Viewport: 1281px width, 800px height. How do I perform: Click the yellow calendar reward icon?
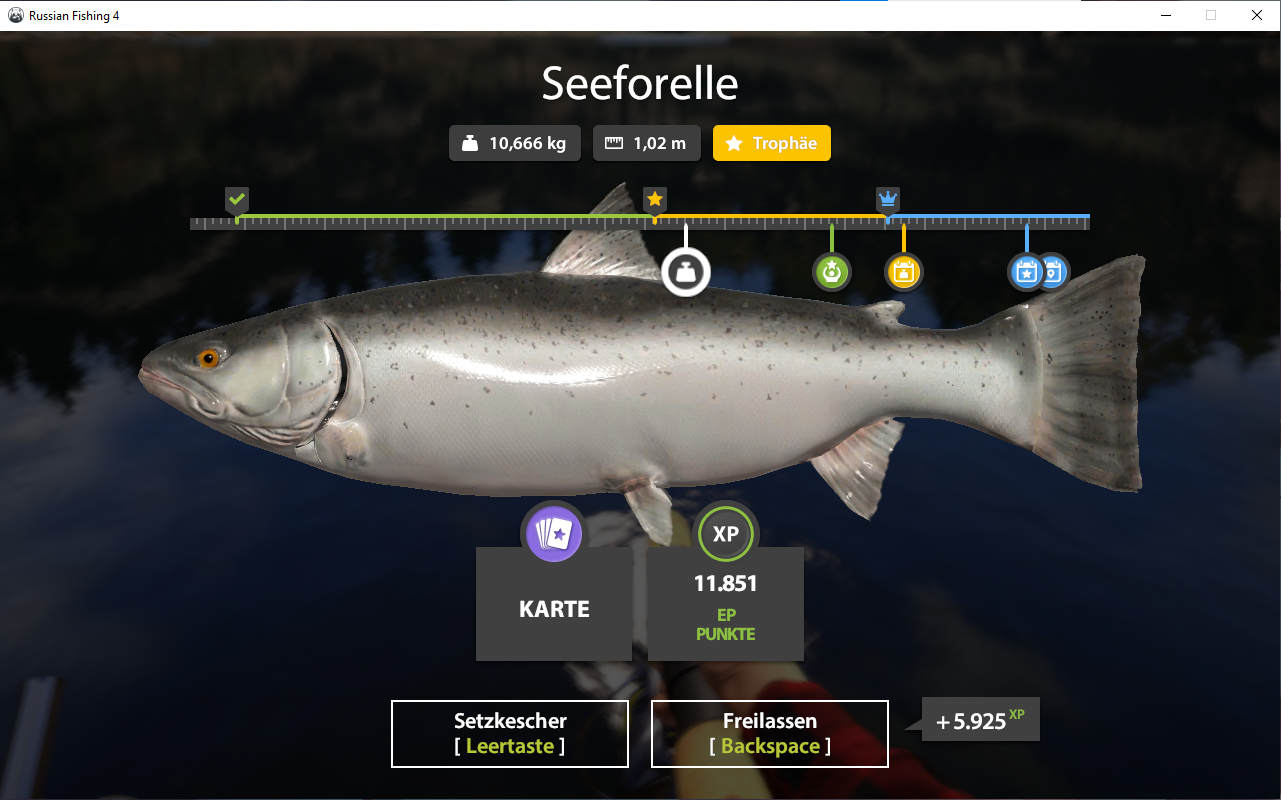[903, 271]
